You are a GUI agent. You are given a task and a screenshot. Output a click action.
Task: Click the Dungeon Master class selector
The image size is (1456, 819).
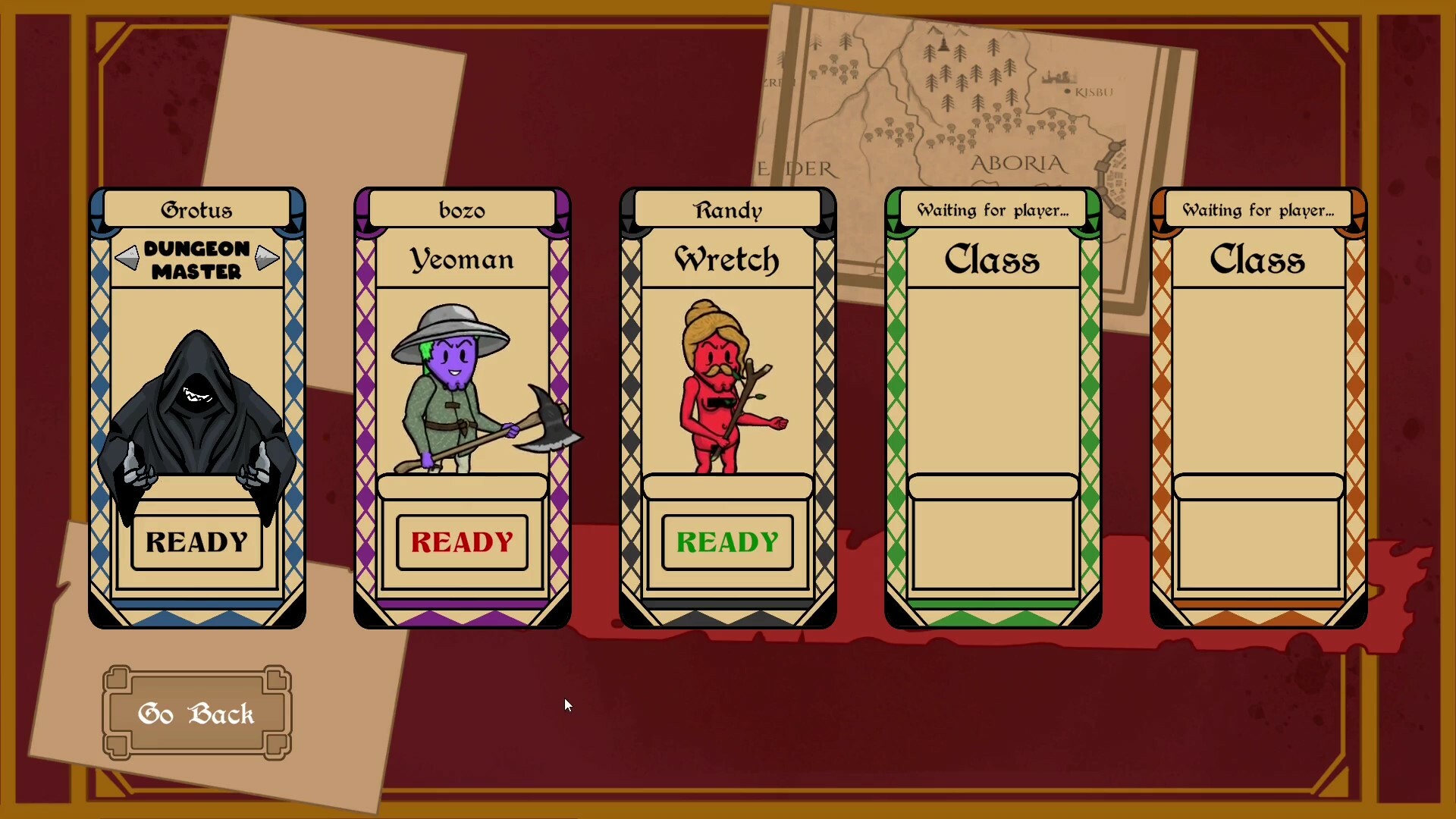197,259
